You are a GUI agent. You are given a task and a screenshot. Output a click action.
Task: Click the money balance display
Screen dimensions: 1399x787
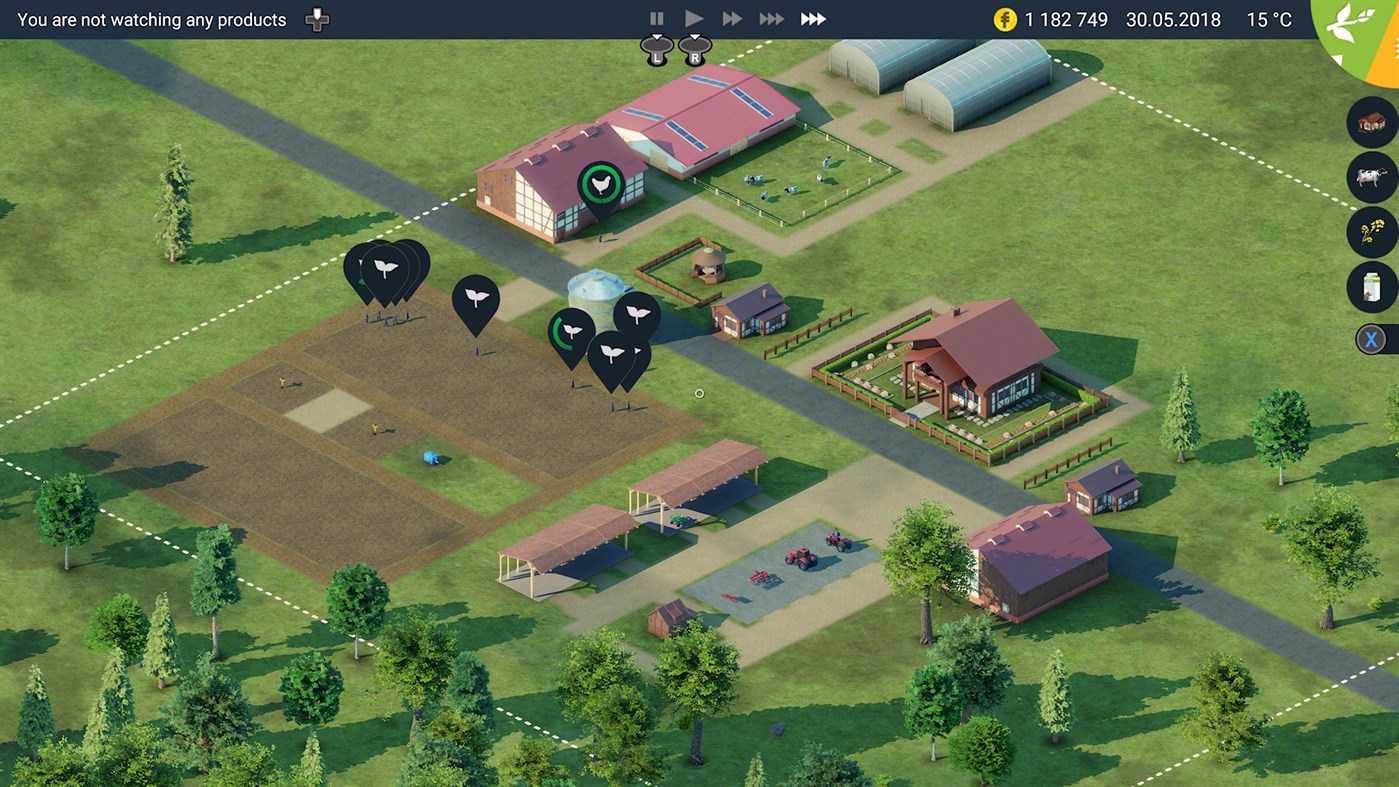(1048, 19)
